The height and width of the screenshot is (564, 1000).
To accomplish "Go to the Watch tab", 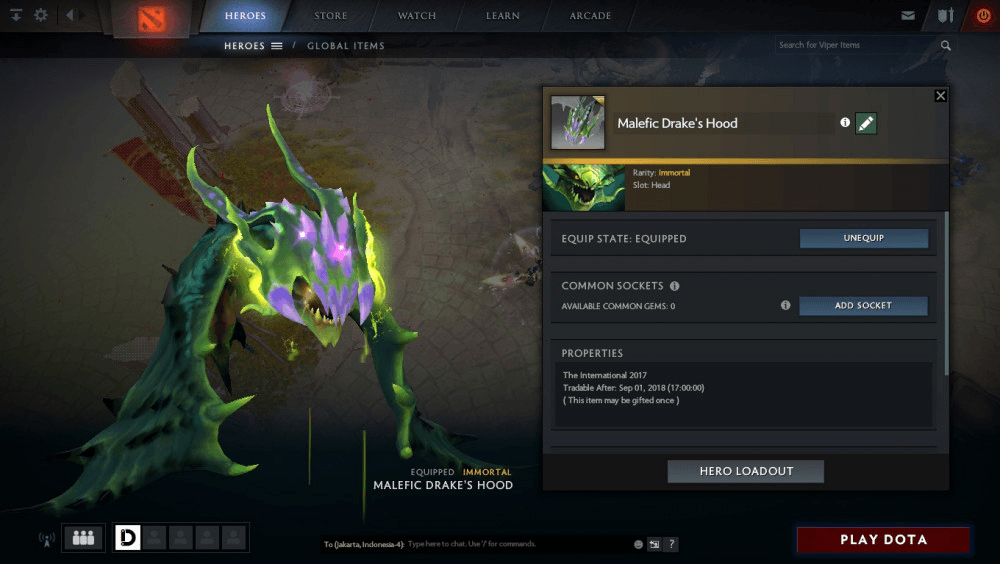I will 417,16.
